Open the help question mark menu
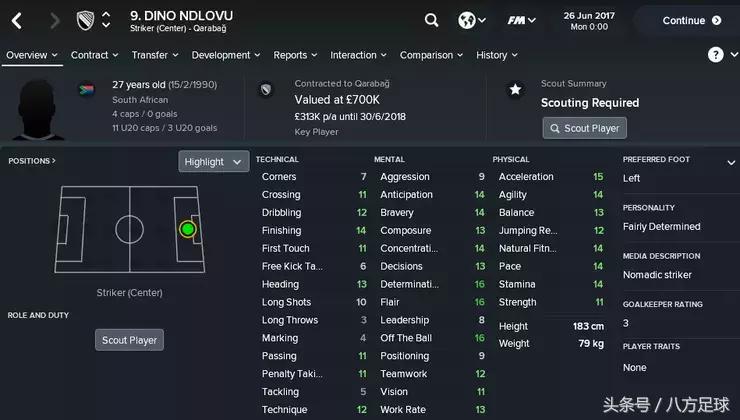This screenshot has height=420, width=740. tap(716, 55)
